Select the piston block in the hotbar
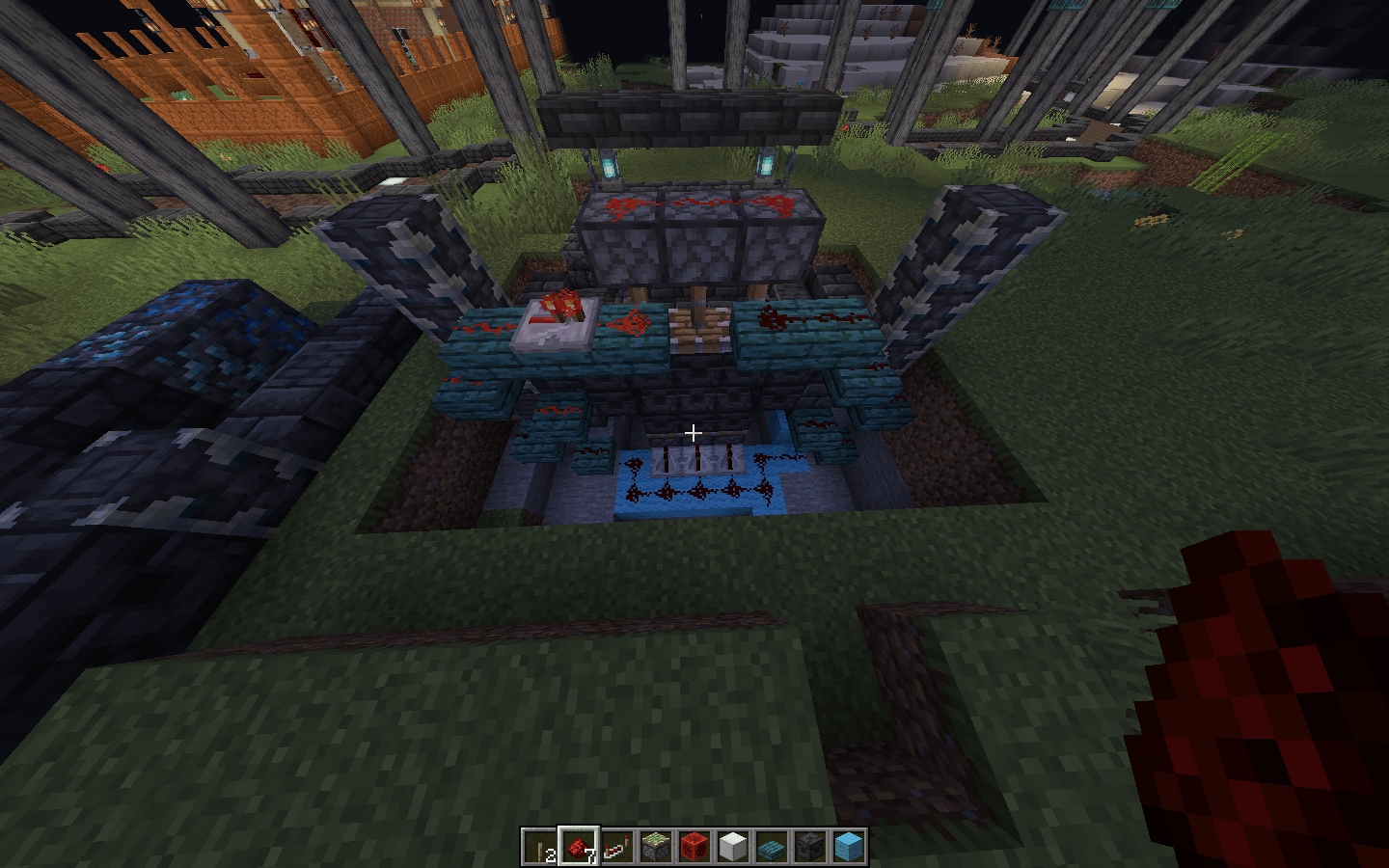The image size is (1389, 868). [x=656, y=849]
